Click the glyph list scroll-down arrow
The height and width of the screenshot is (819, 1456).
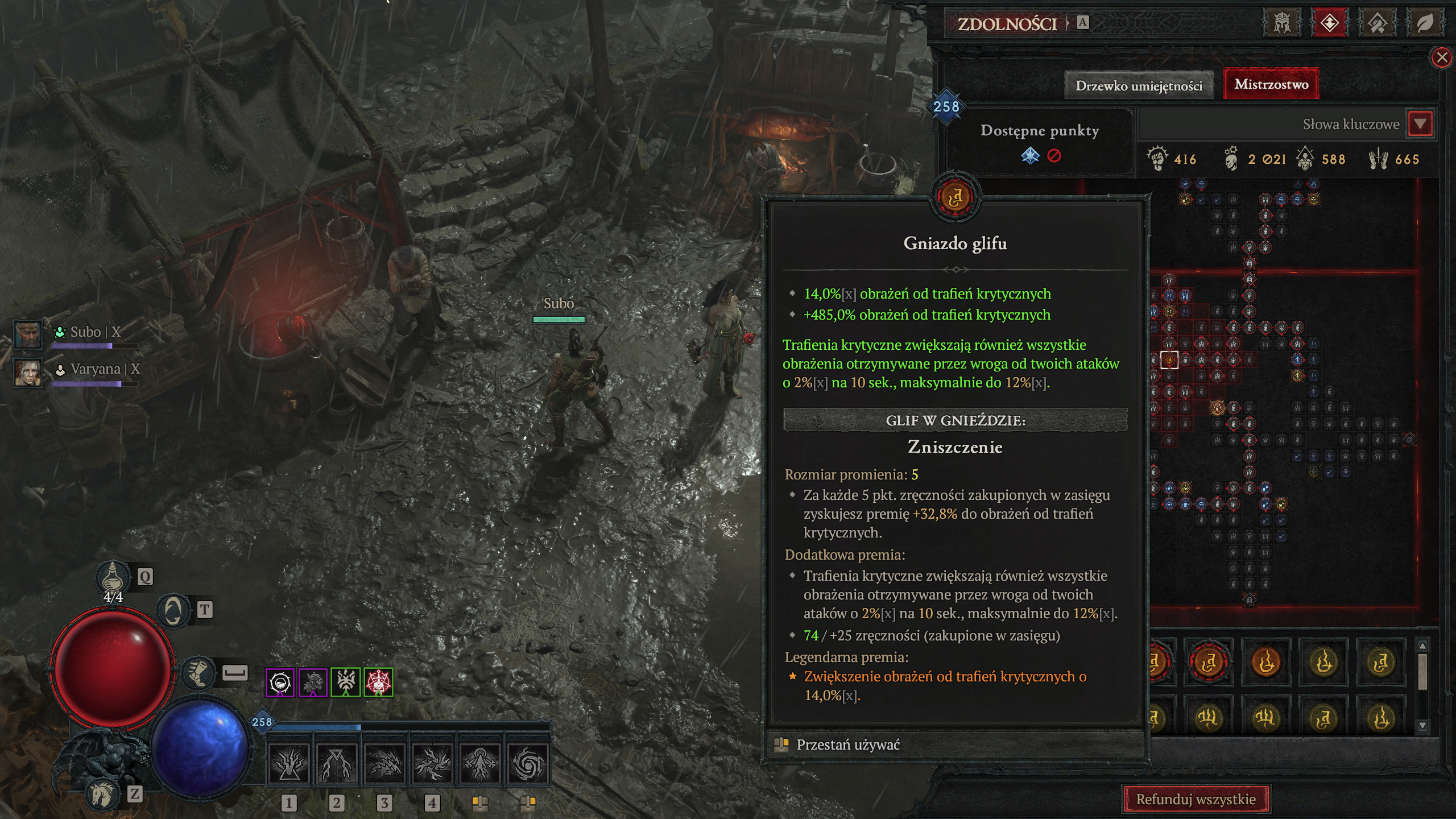click(1422, 725)
